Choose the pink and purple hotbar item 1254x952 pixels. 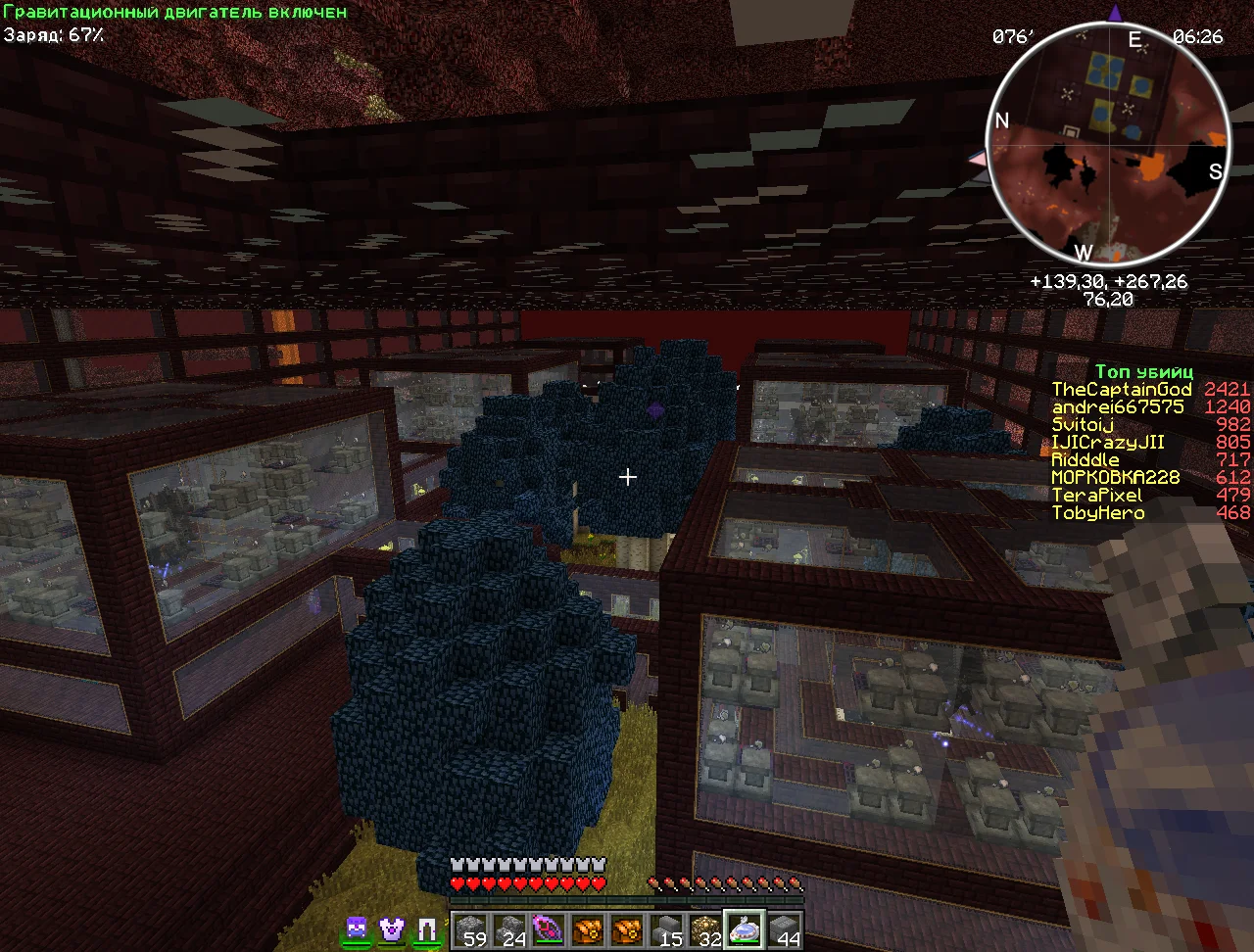coord(548,929)
